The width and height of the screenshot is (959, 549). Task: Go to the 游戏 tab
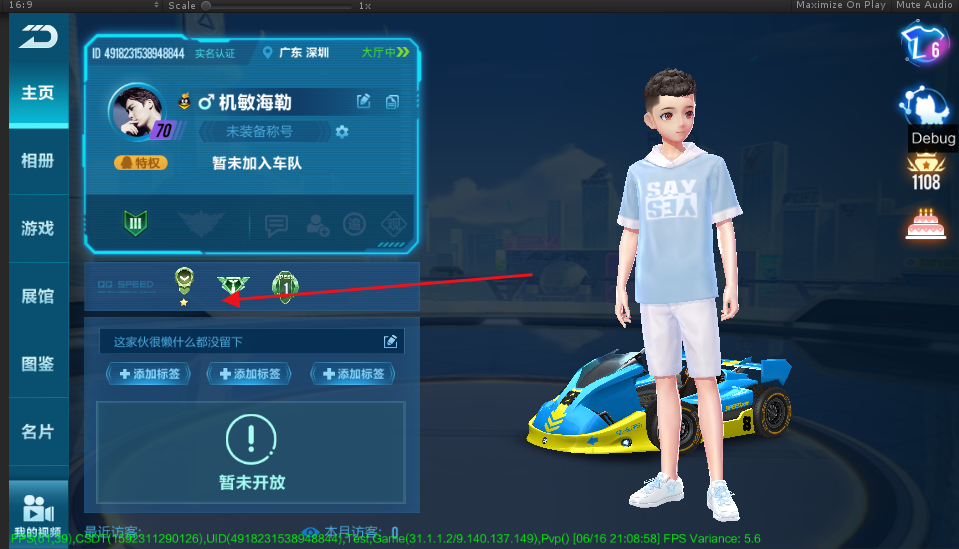coord(38,228)
